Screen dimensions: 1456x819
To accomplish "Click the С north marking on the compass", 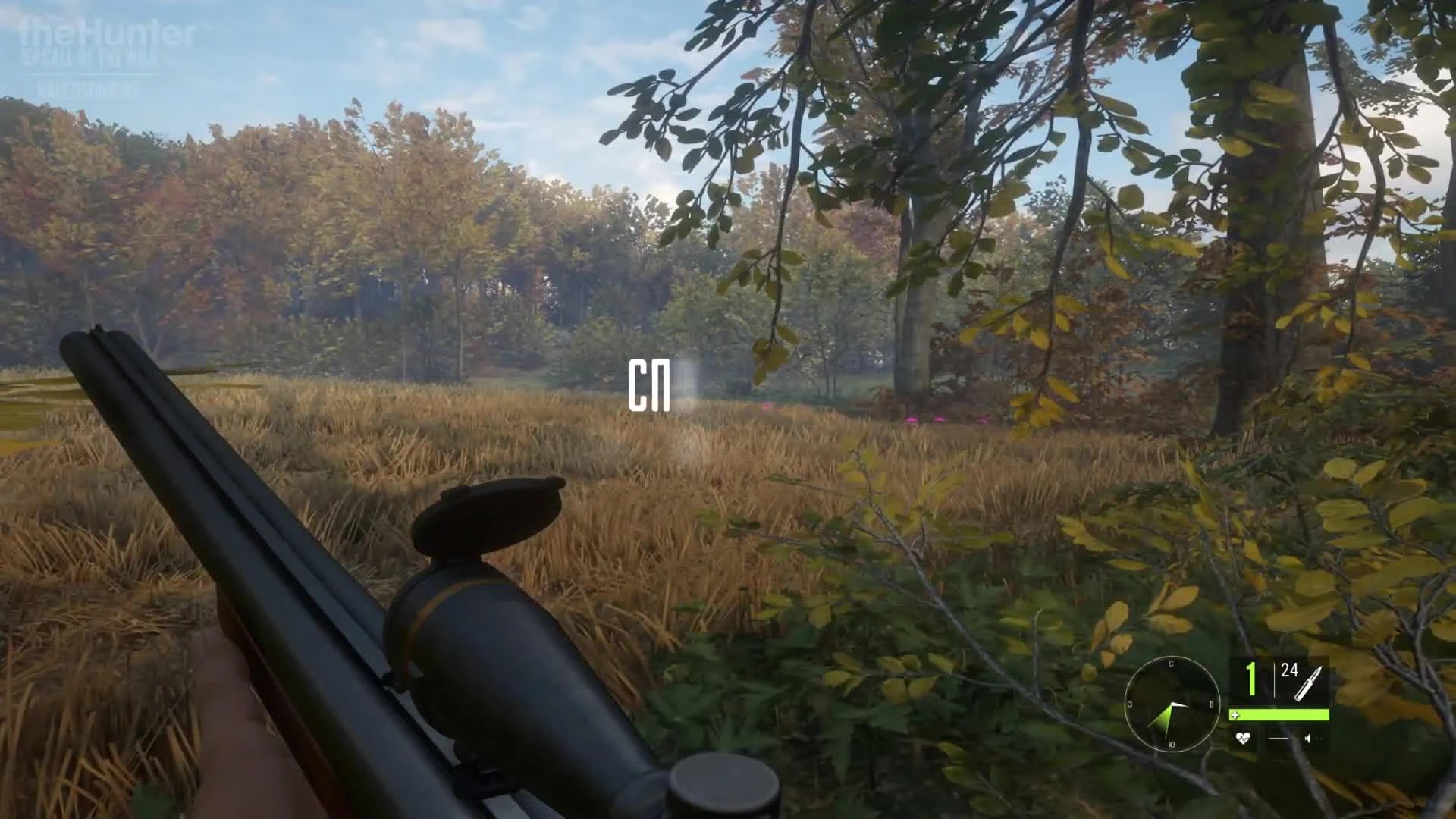I will (x=1172, y=664).
